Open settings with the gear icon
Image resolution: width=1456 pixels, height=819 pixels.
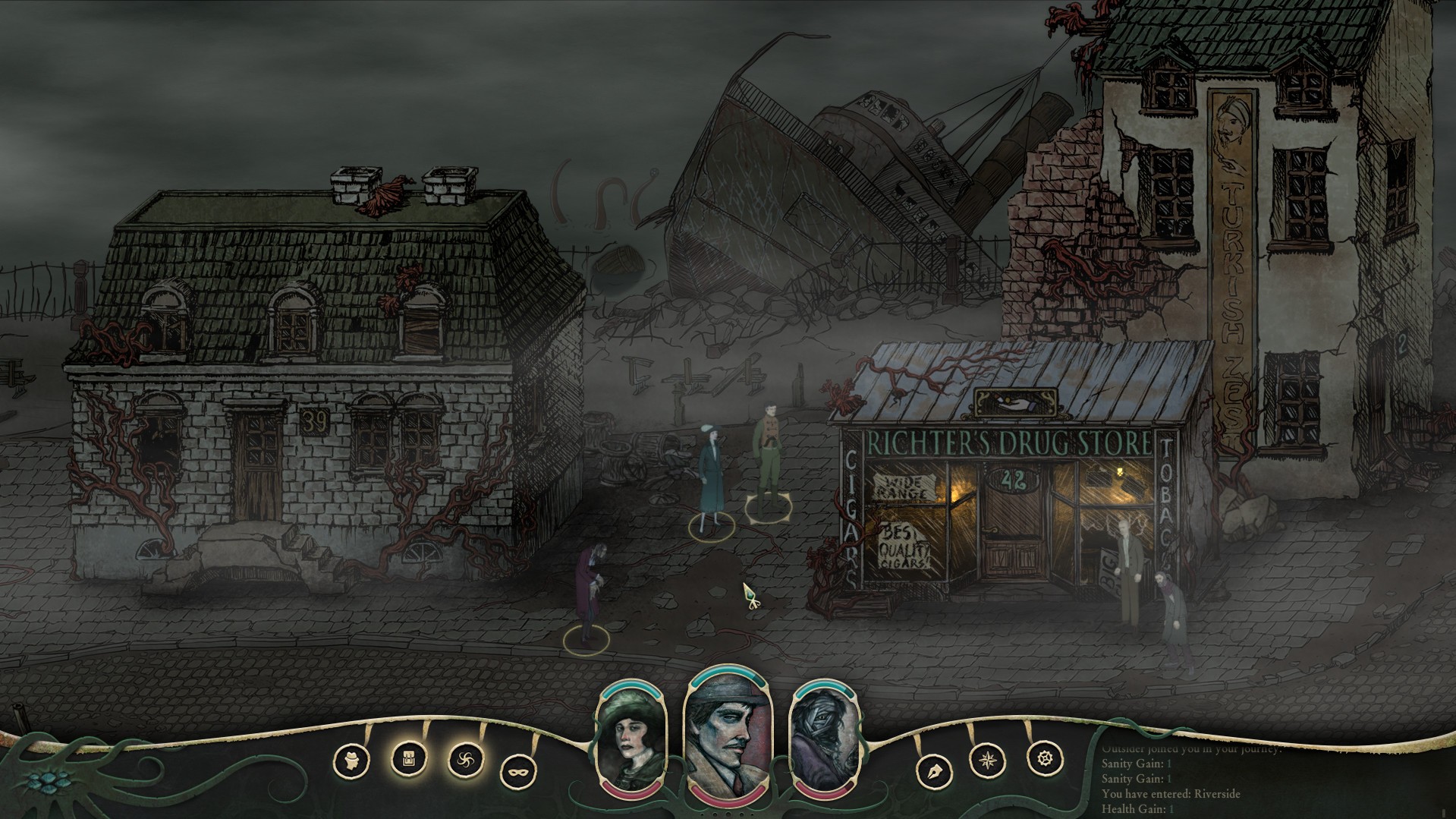pyautogui.click(x=1045, y=758)
